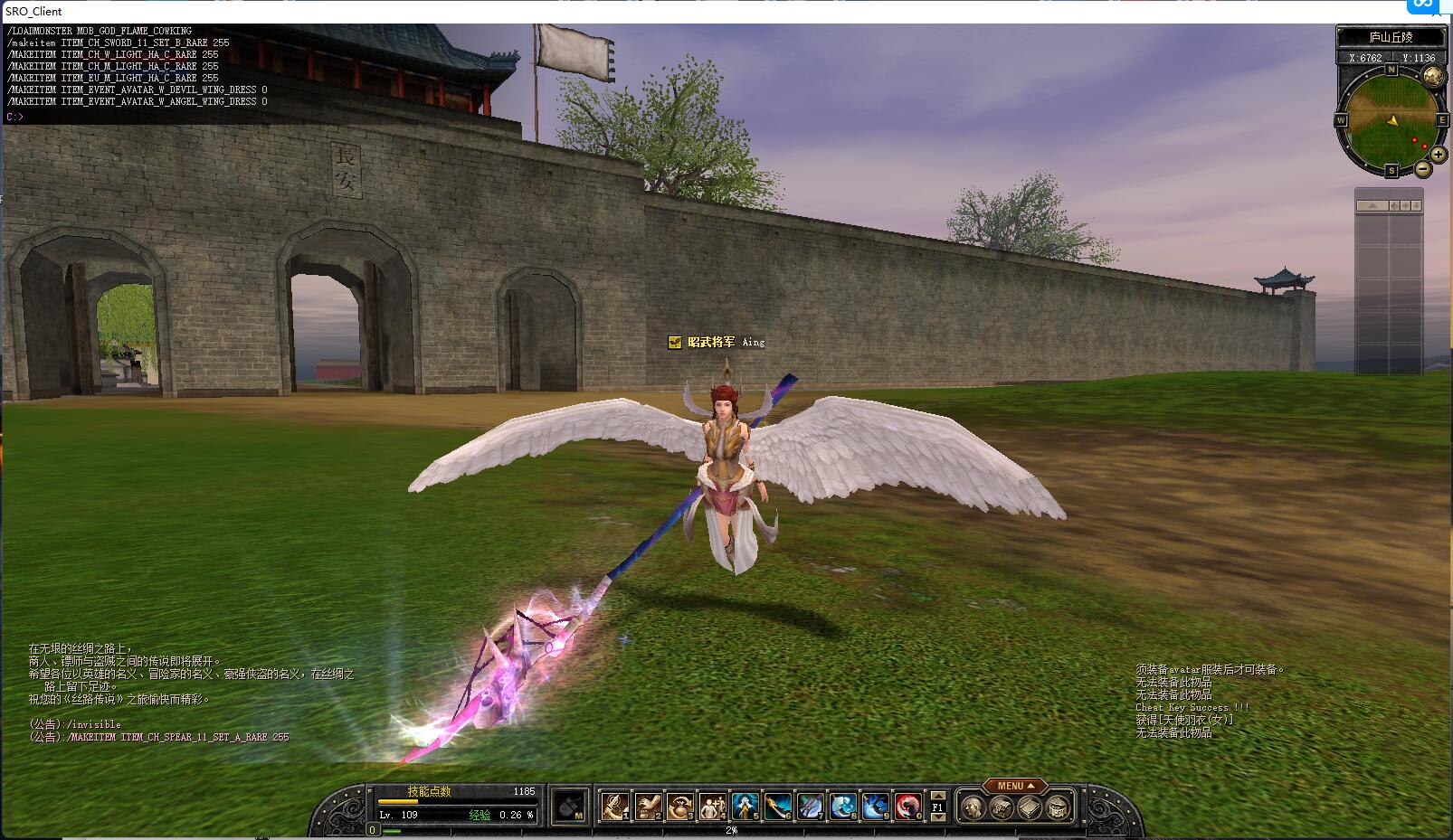Open the book icon in menu bar
This screenshot has height=840, width=1453.
pyautogui.click(x=1030, y=807)
